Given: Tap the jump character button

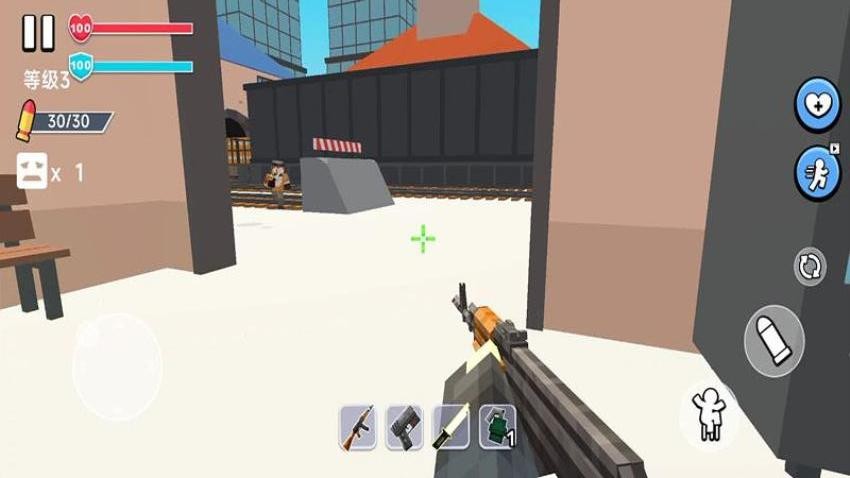Looking at the screenshot, I should pos(710,412).
